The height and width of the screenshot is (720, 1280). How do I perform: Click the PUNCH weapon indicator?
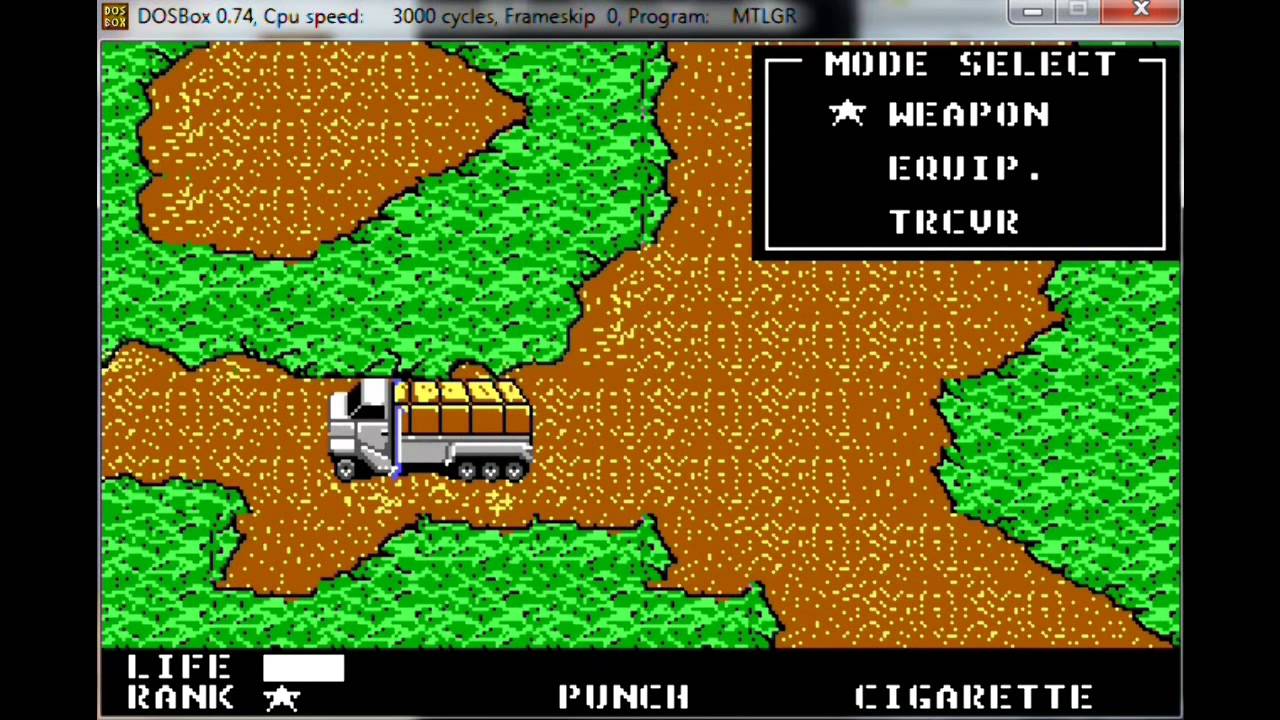point(623,695)
